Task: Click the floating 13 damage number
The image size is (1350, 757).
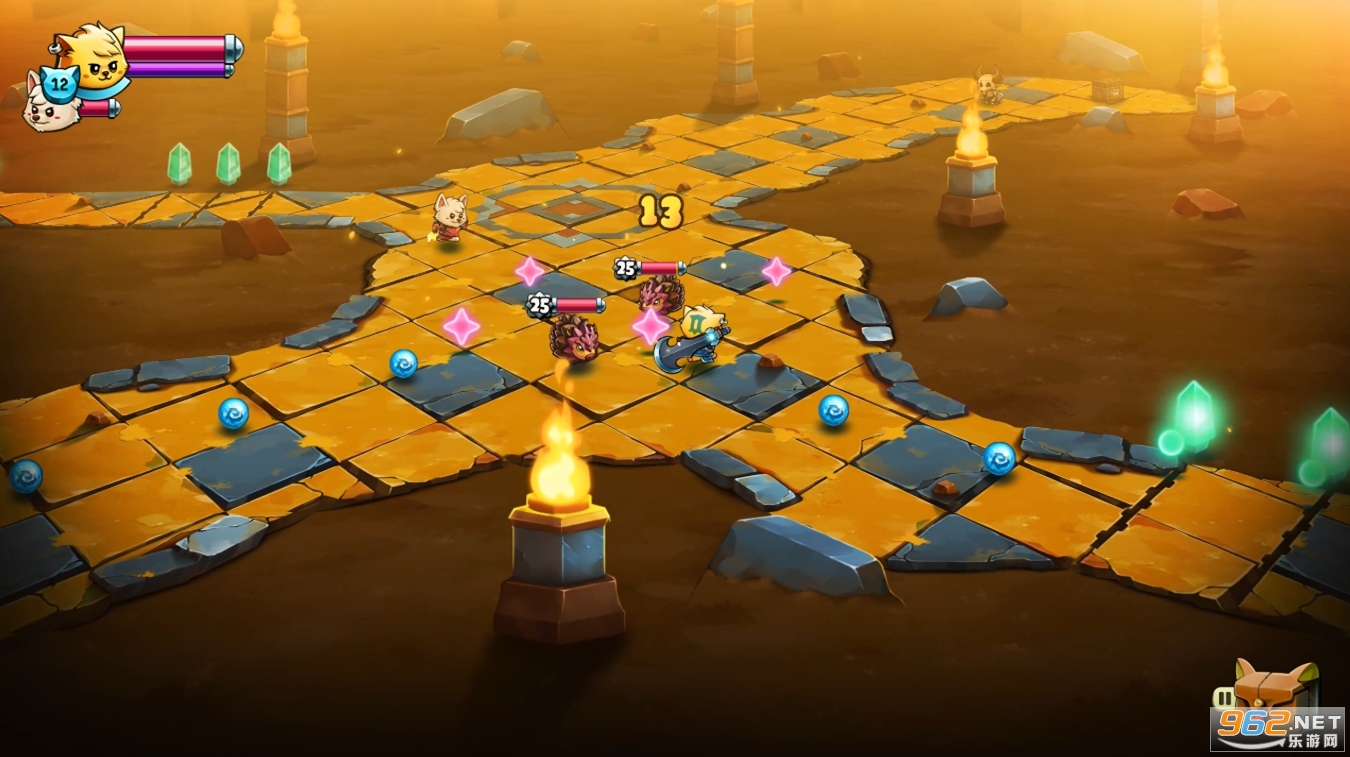Action: [x=660, y=210]
